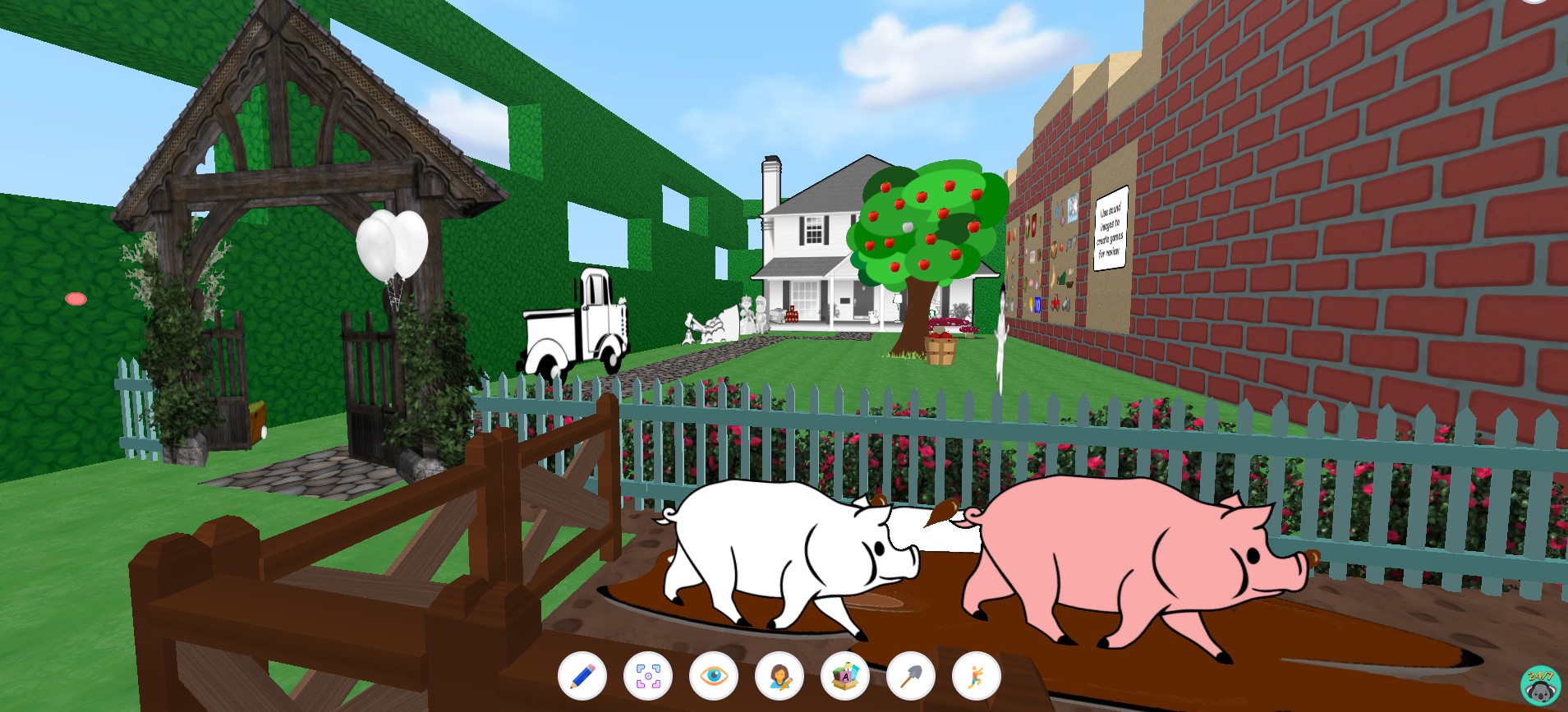Select the Pencil build tool
Image resolution: width=1568 pixels, height=712 pixels.
coord(581,678)
